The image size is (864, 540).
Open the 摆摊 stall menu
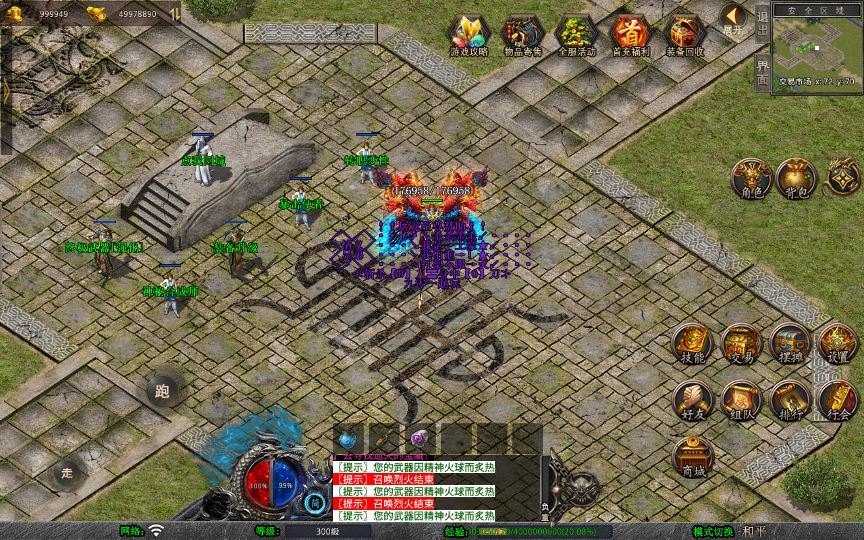tap(790, 344)
